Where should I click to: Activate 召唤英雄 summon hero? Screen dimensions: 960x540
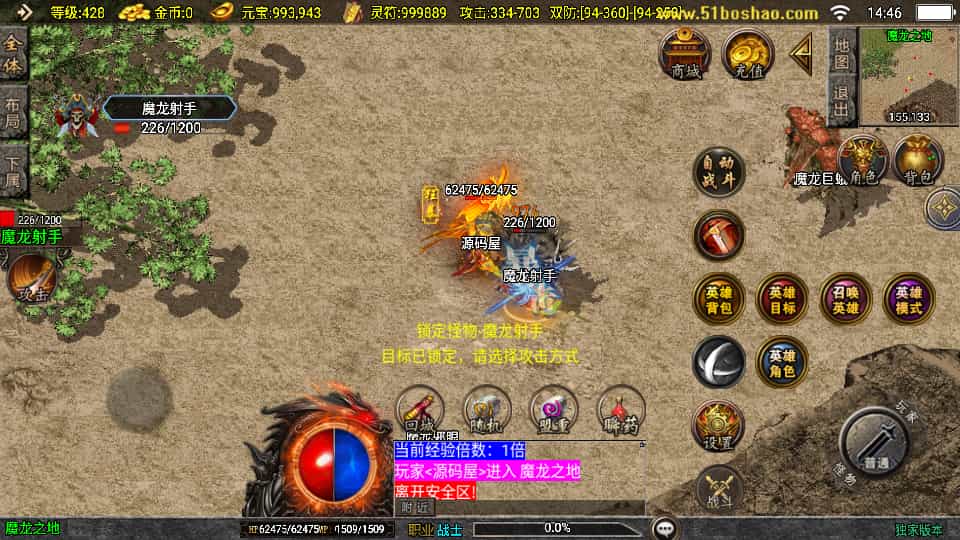[x=845, y=299]
